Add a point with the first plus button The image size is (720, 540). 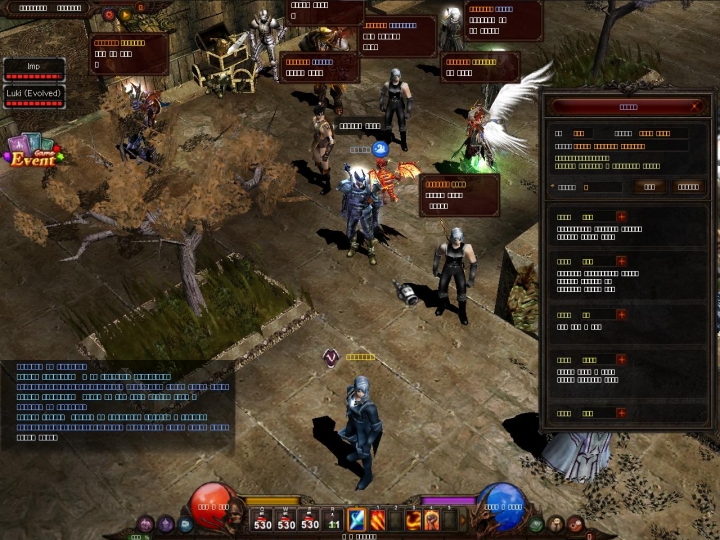621,216
